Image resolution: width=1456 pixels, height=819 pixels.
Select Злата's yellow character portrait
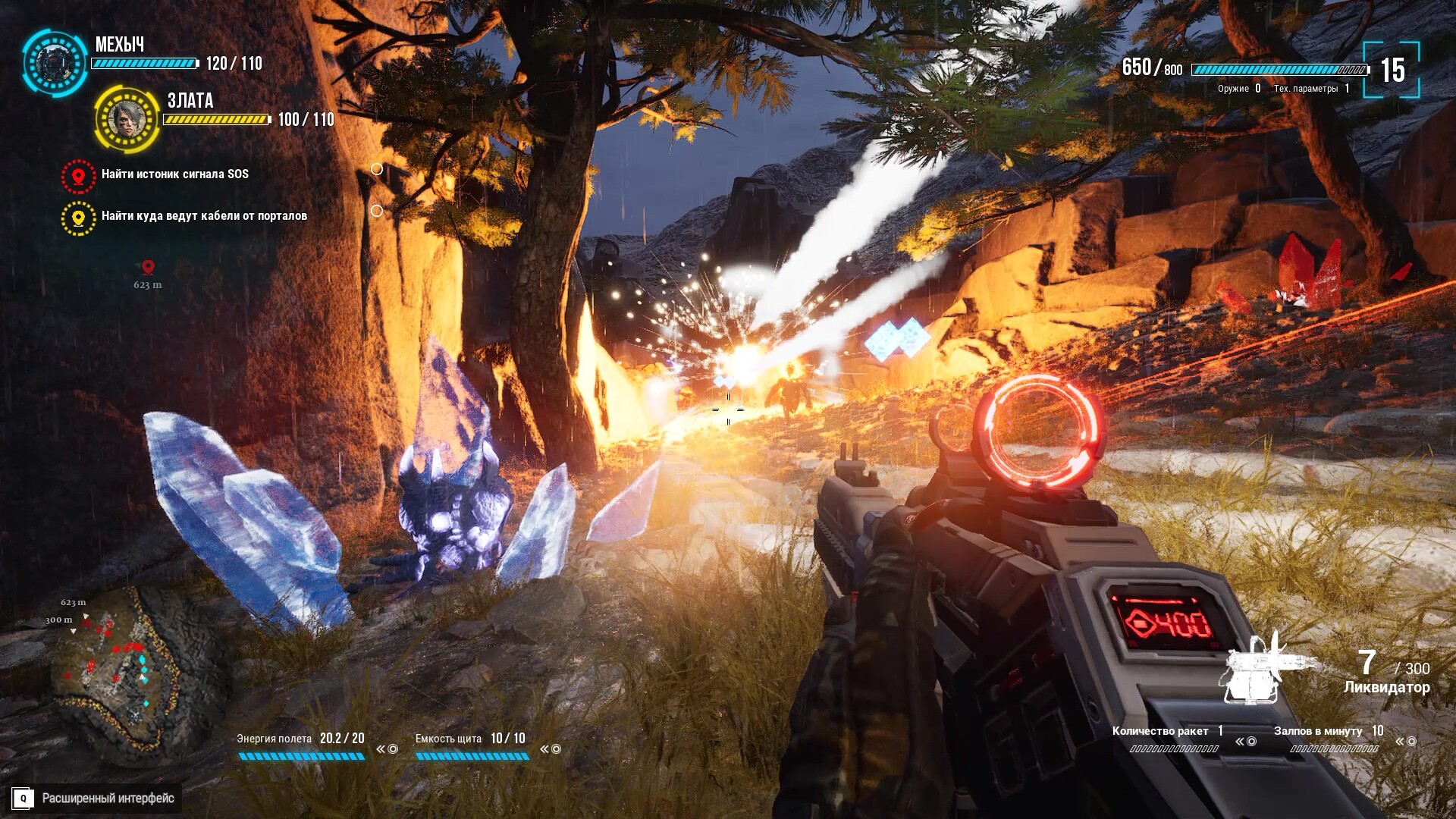point(127,119)
